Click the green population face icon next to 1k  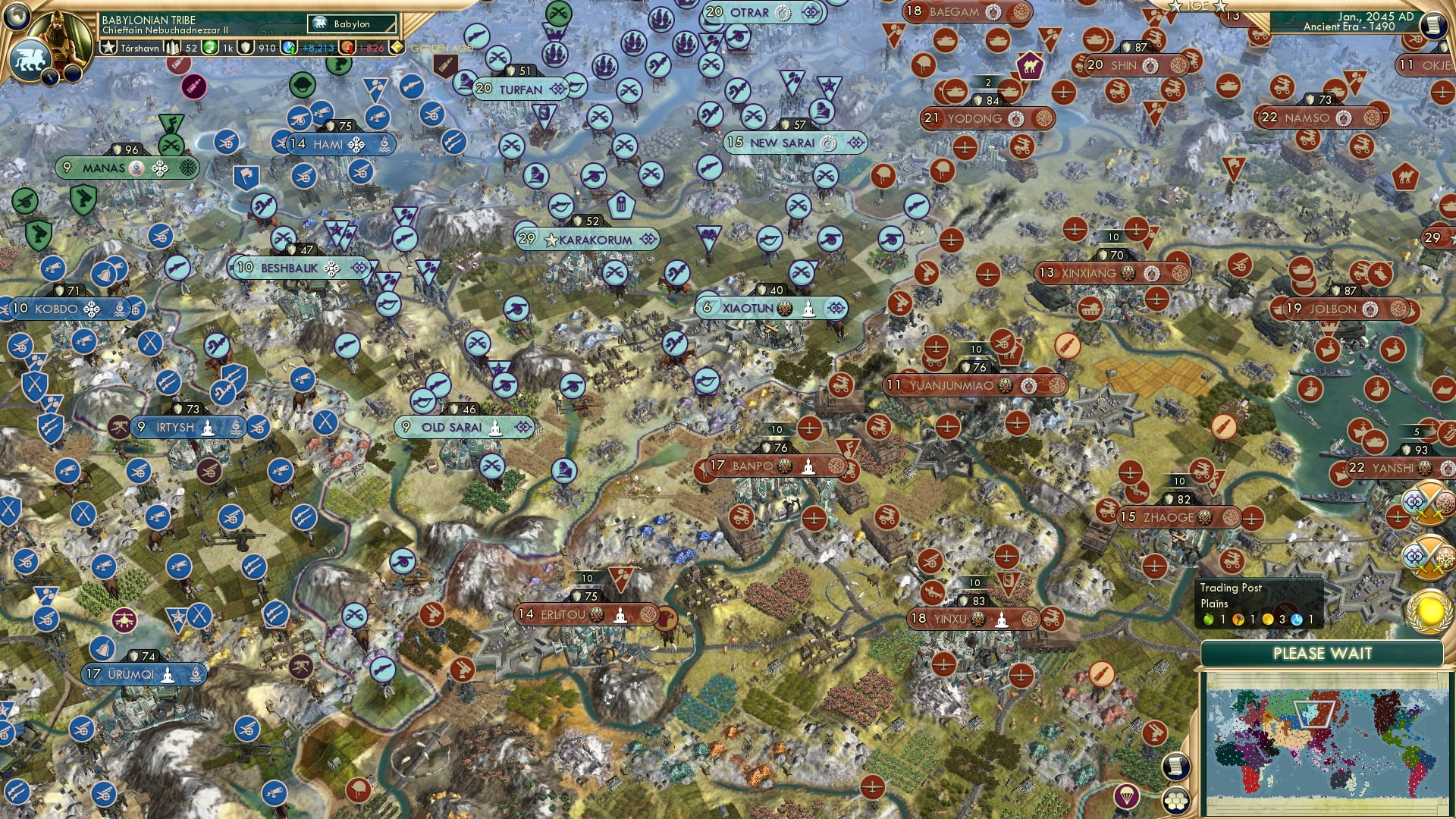pyautogui.click(x=209, y=48)
